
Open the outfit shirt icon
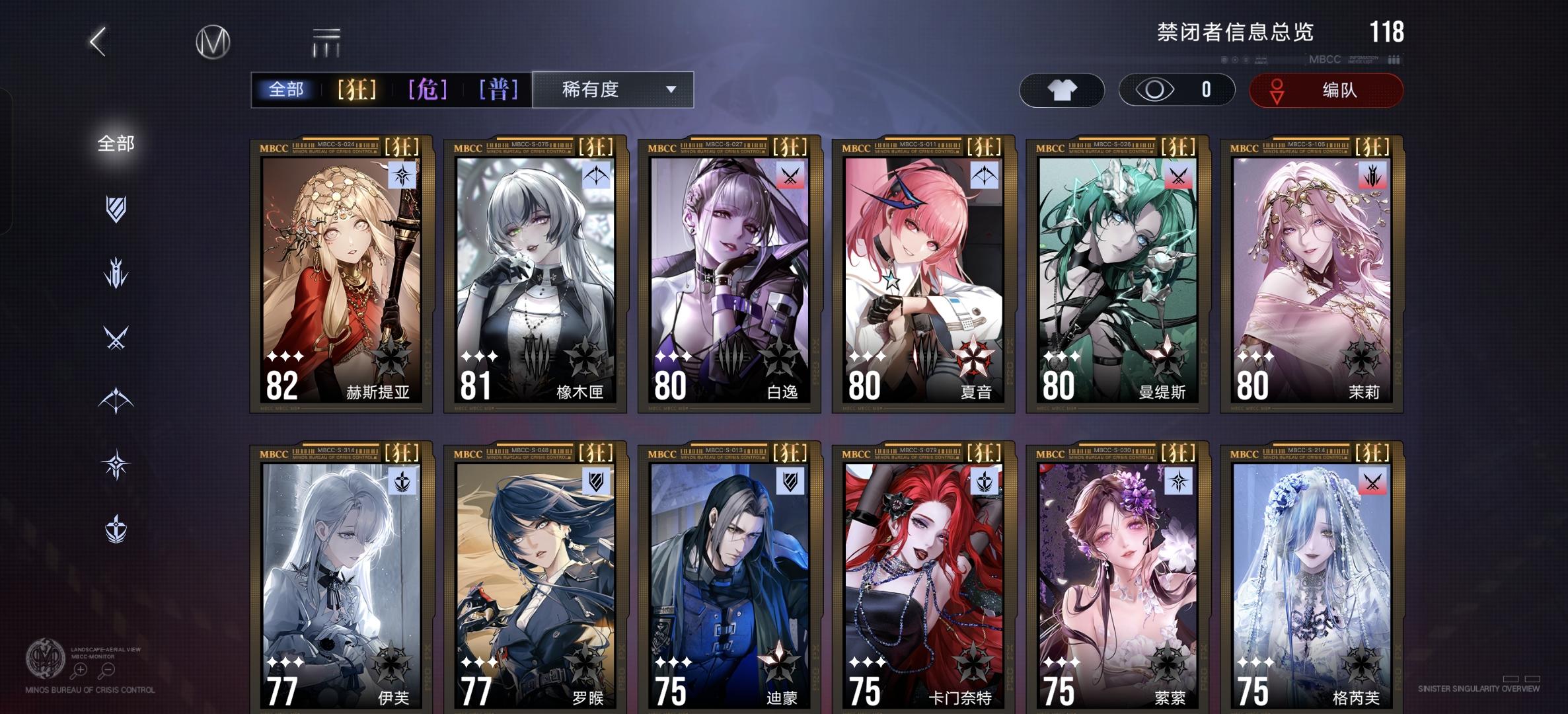click(1061, 89)
